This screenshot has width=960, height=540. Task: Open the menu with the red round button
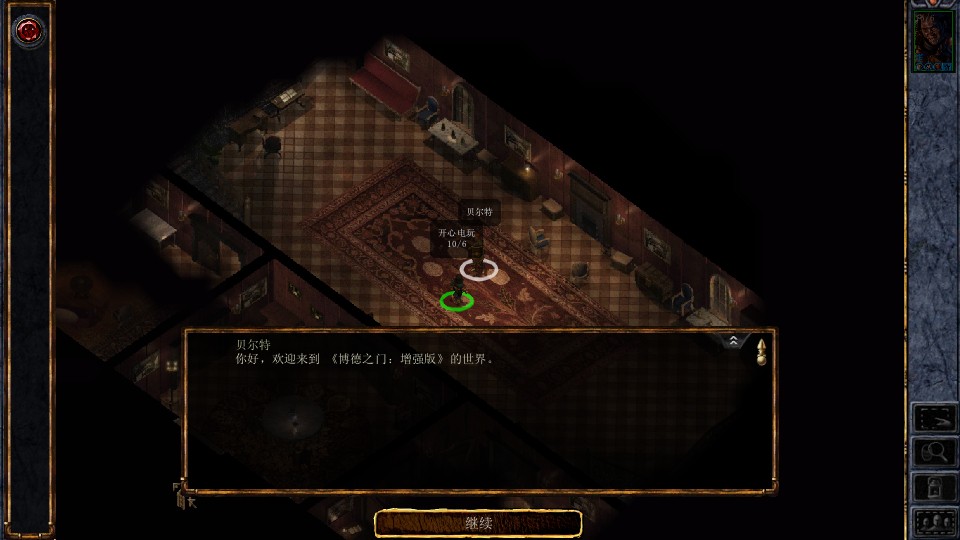coord(28,30)
